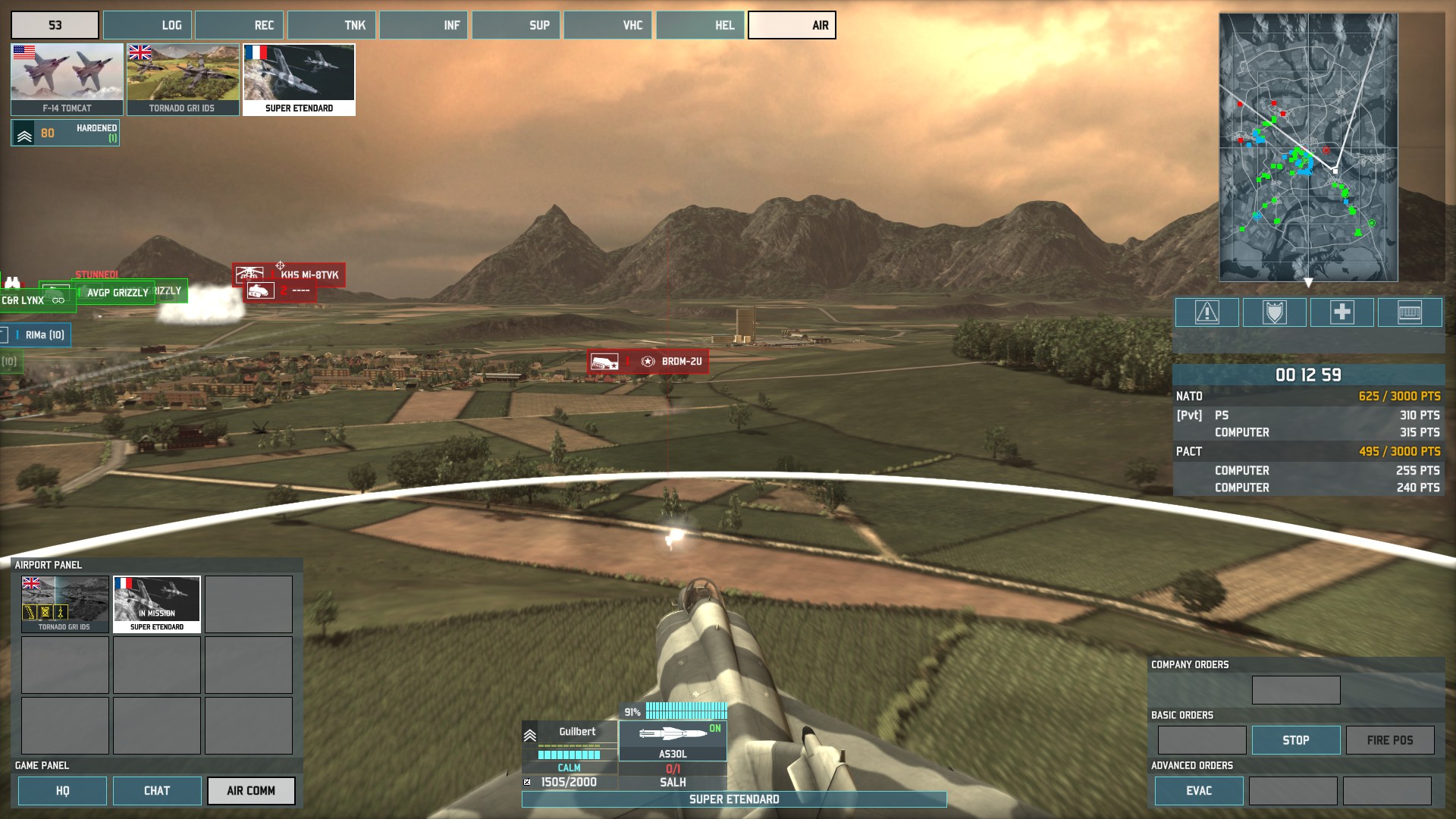Image resolution: width=1456 pixels, height=819 pixels.
Task: Issue the STOP basic order
Action: click(x=1295, y=740)
